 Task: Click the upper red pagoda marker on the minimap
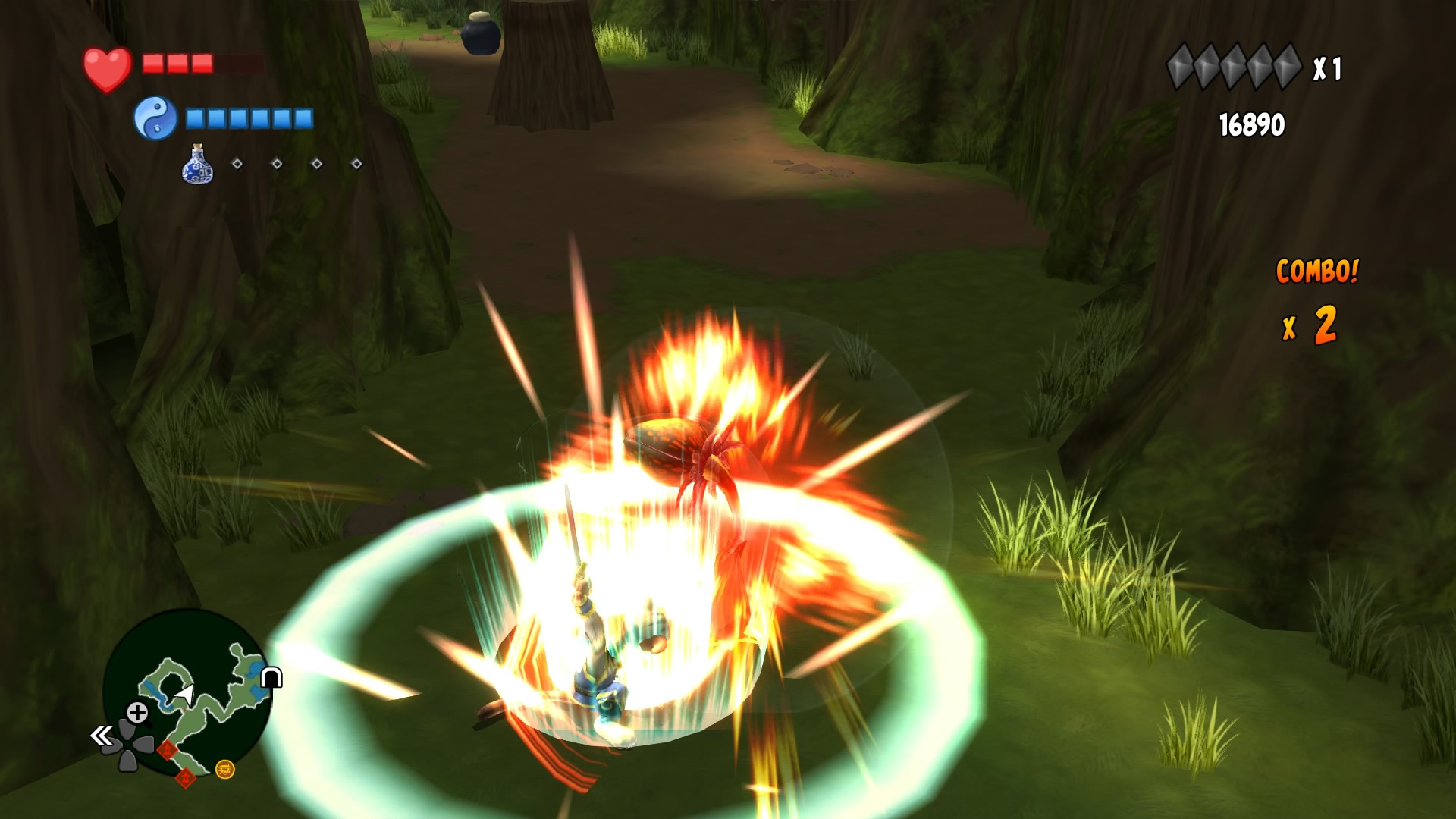point(167,749)
